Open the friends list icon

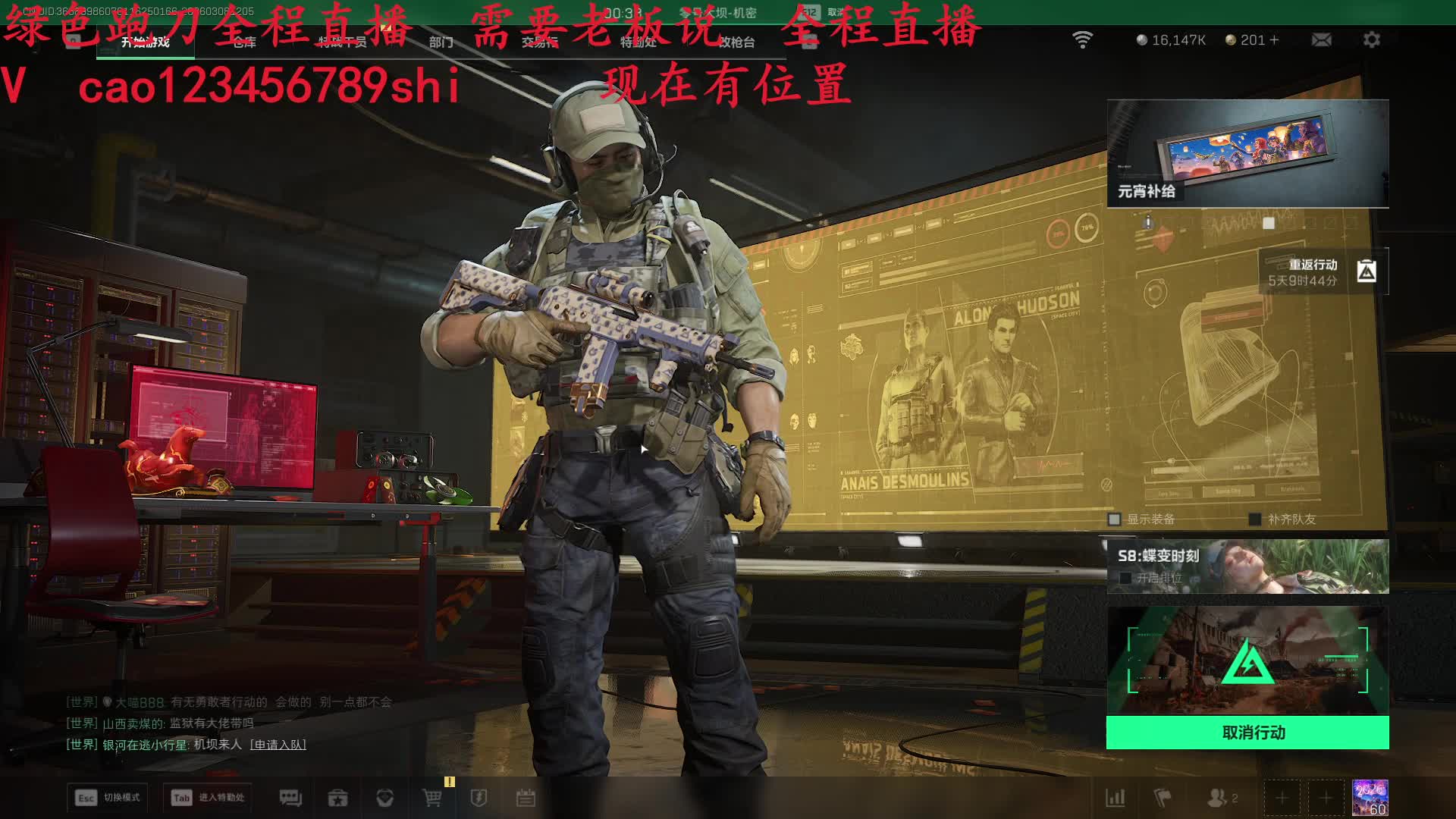pyautogui.click(x=1218, y=798)
